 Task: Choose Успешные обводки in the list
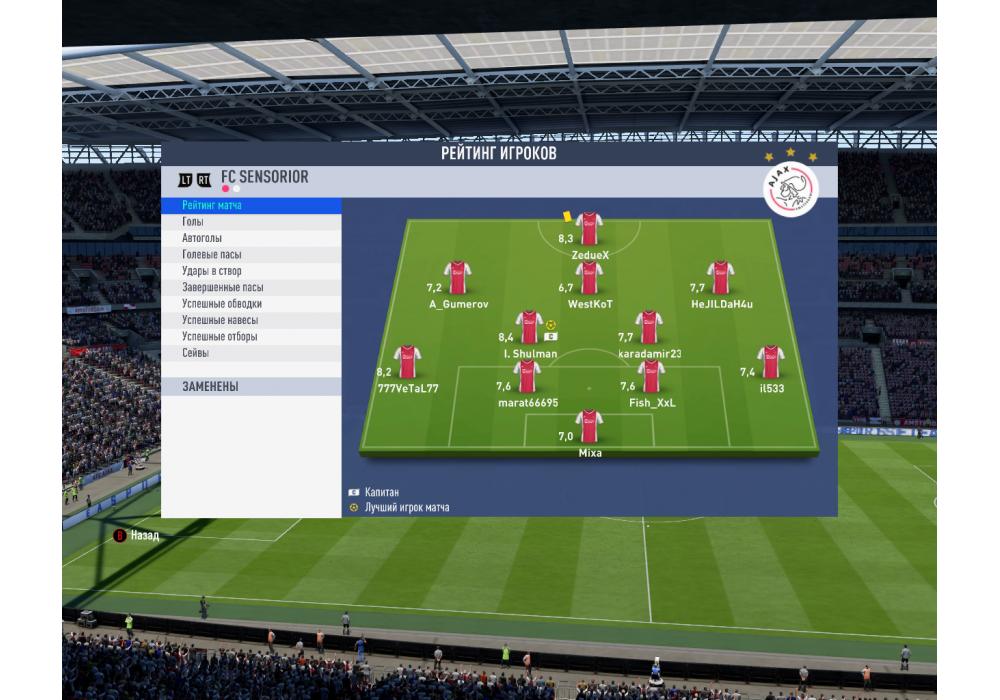click(x=250, y=304)
